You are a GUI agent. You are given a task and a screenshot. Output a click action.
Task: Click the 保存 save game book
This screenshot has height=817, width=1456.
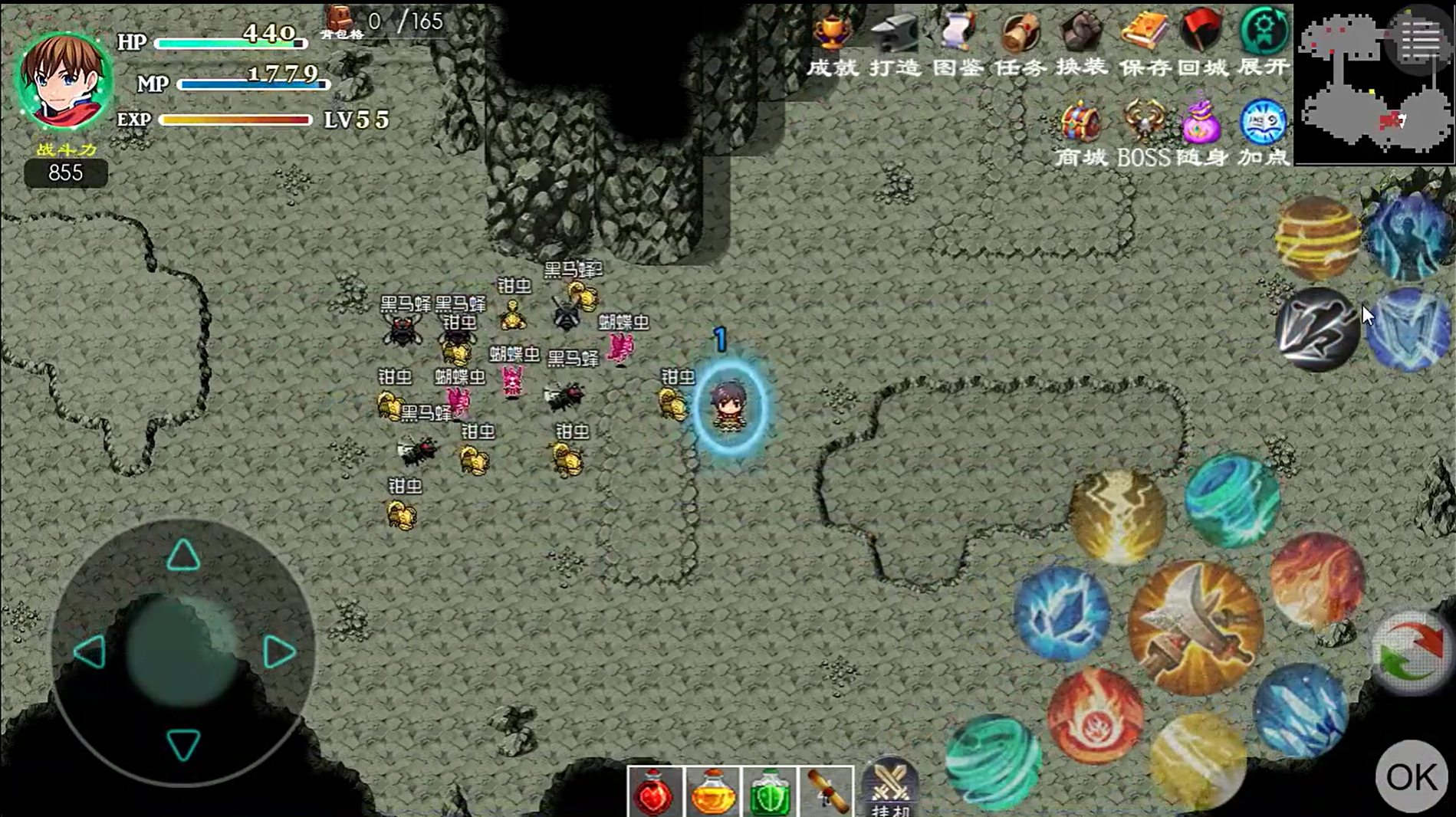click(1143, 44)
